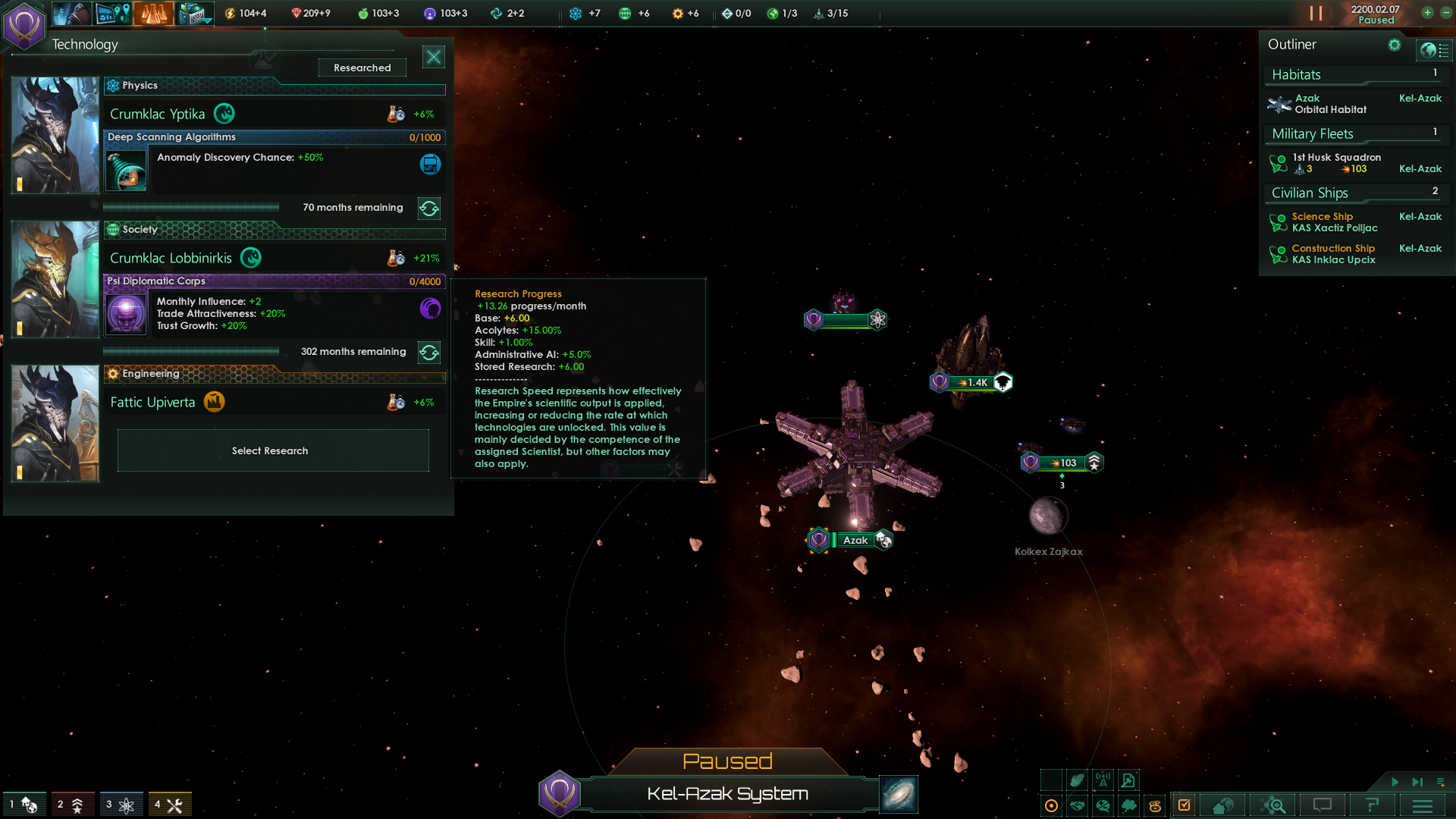Open the Message Log speech bubble icon
This screenshot has width=1456, height=819.
point(1323,805)
